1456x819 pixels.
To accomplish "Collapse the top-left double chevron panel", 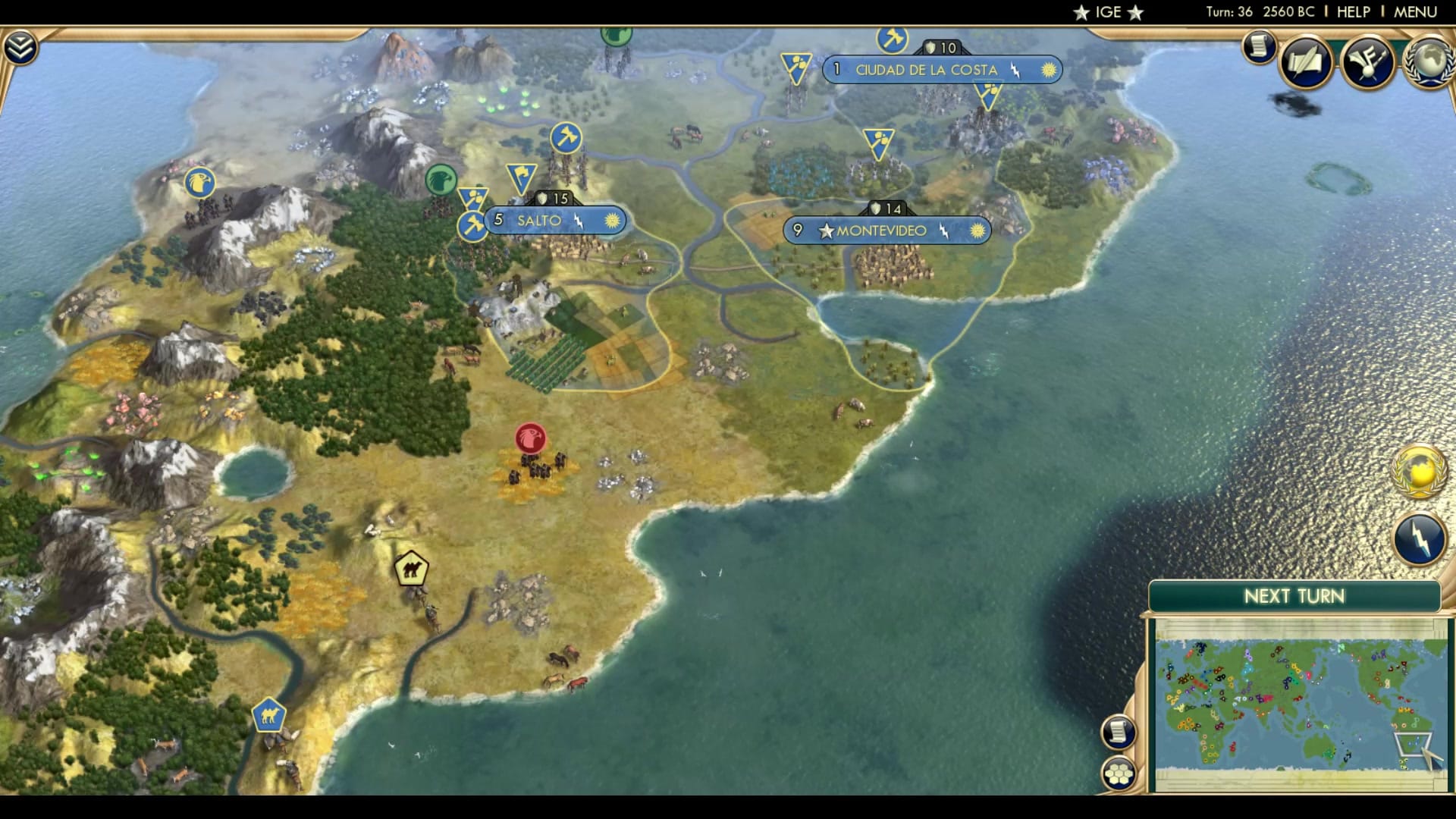I will [22, 45].
